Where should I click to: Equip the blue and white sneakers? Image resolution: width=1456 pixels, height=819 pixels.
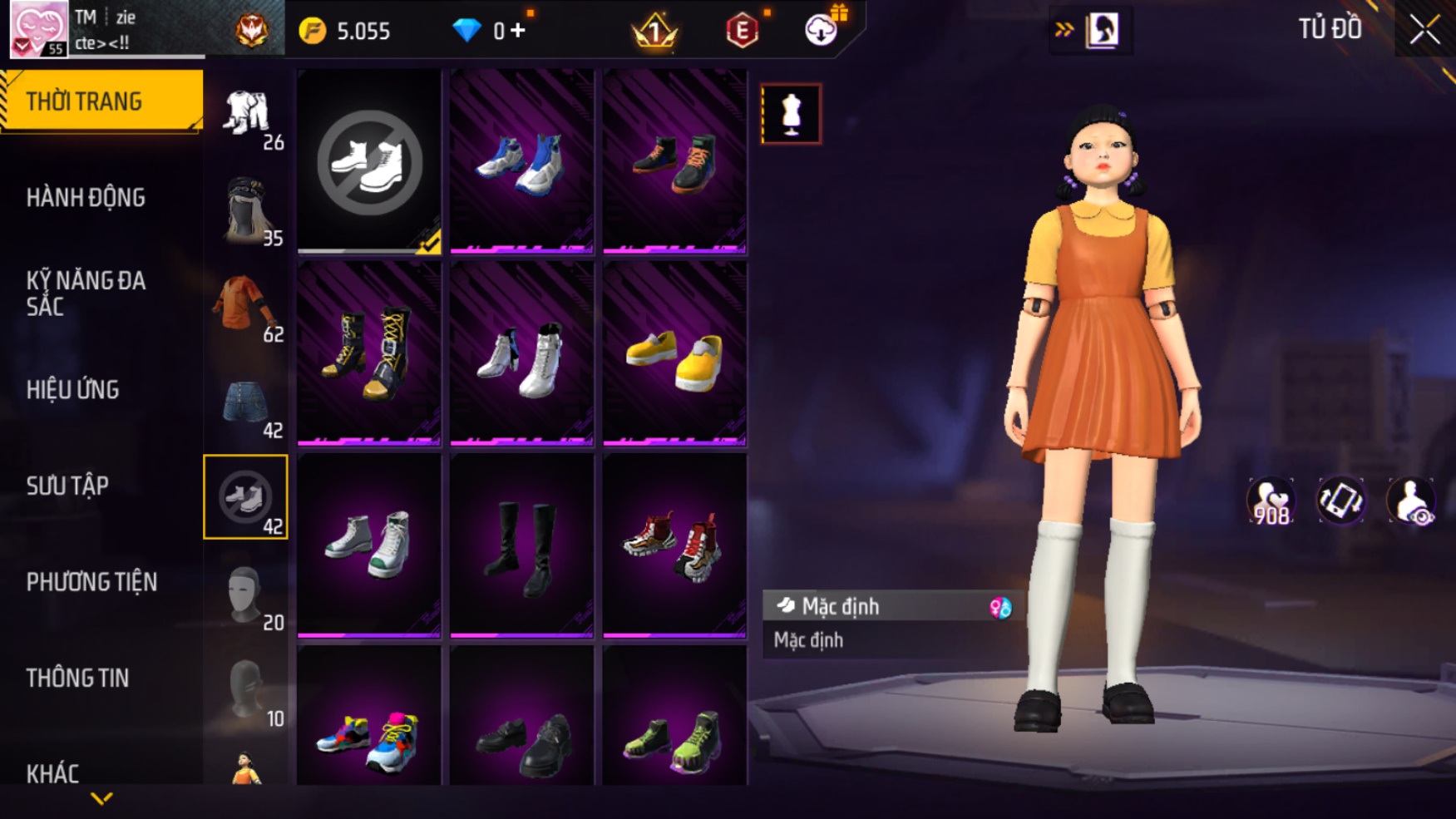click(x=521, y=161)
